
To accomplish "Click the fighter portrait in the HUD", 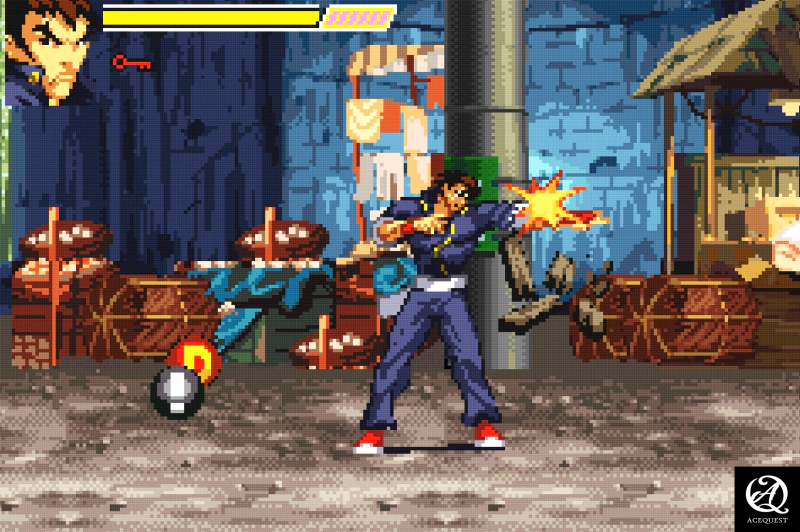I will 50,50.
